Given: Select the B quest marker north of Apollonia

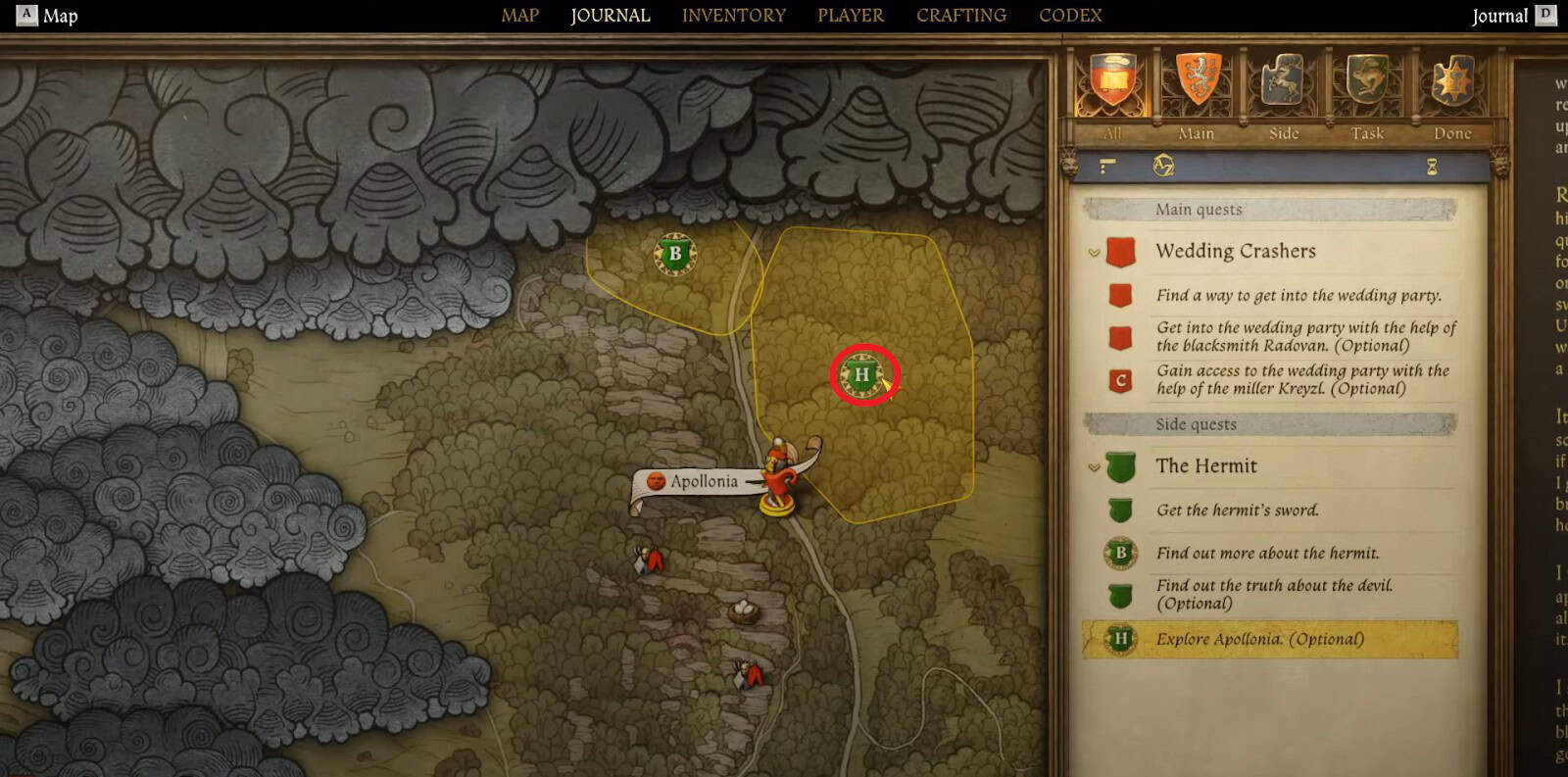Looking at the screenshot, I should pyautogui.click(x=673, y=253).
